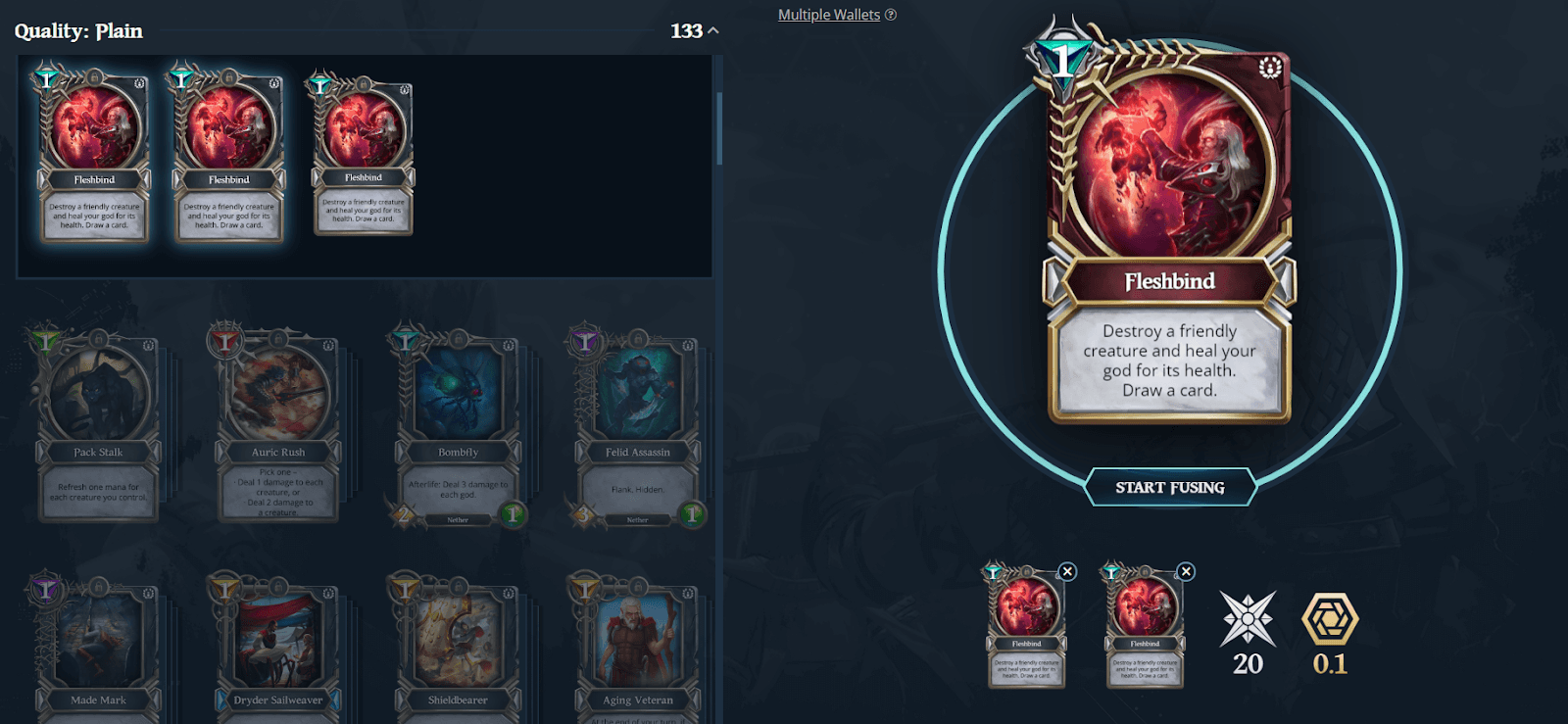Click the lock icon on the Auric Rush card
The width and height of the screenshot is (1568, 724).
click(x=278, y=340)
